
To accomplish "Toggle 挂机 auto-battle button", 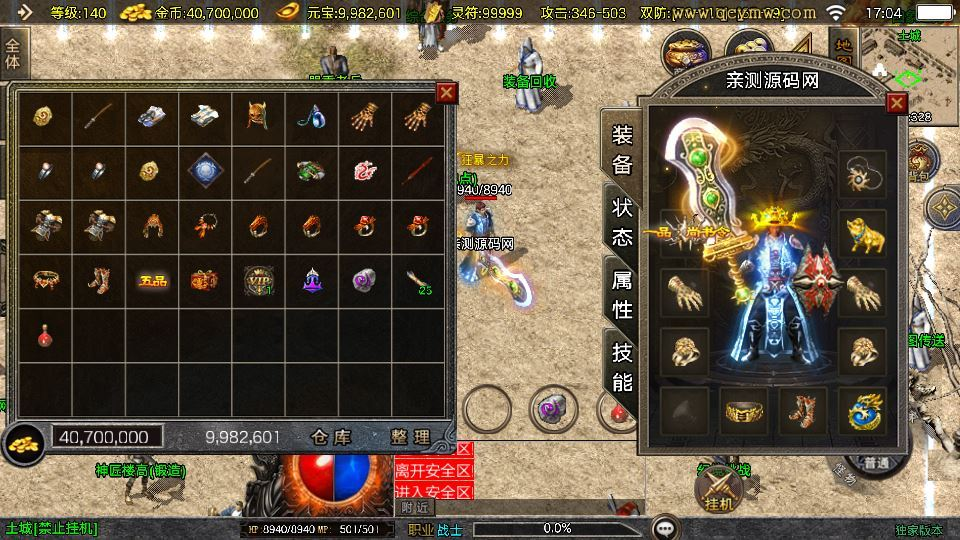I will (x=716, y=490).
